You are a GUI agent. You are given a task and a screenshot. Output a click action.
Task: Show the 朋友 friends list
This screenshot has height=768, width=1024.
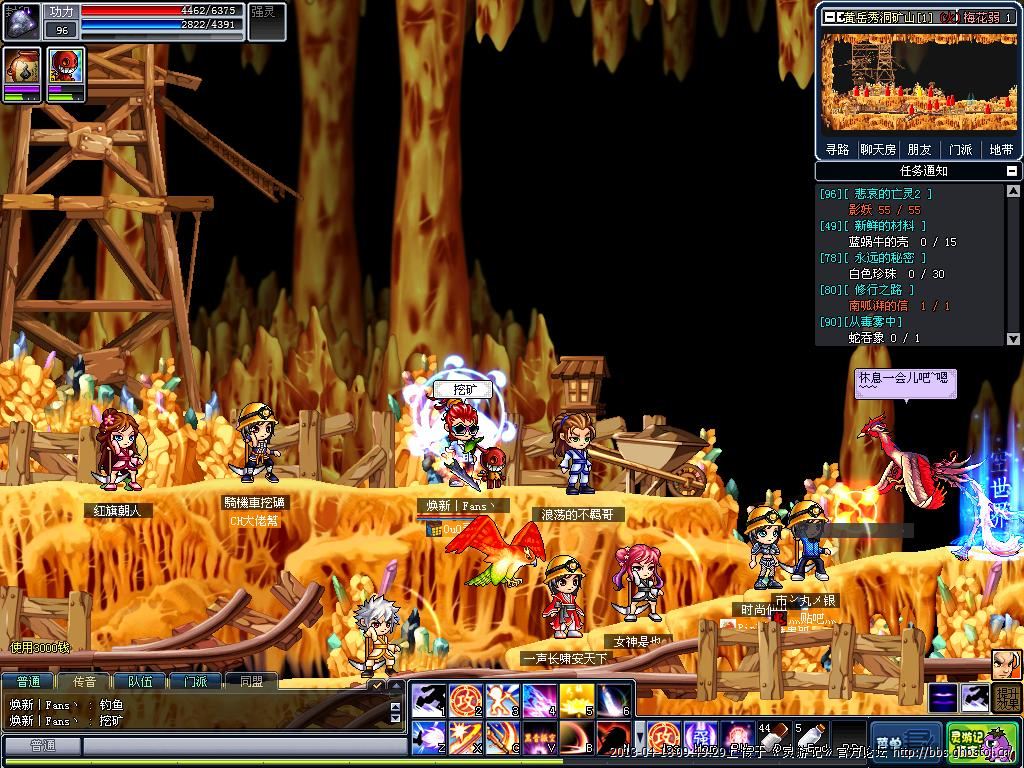(x=919, y=150)
